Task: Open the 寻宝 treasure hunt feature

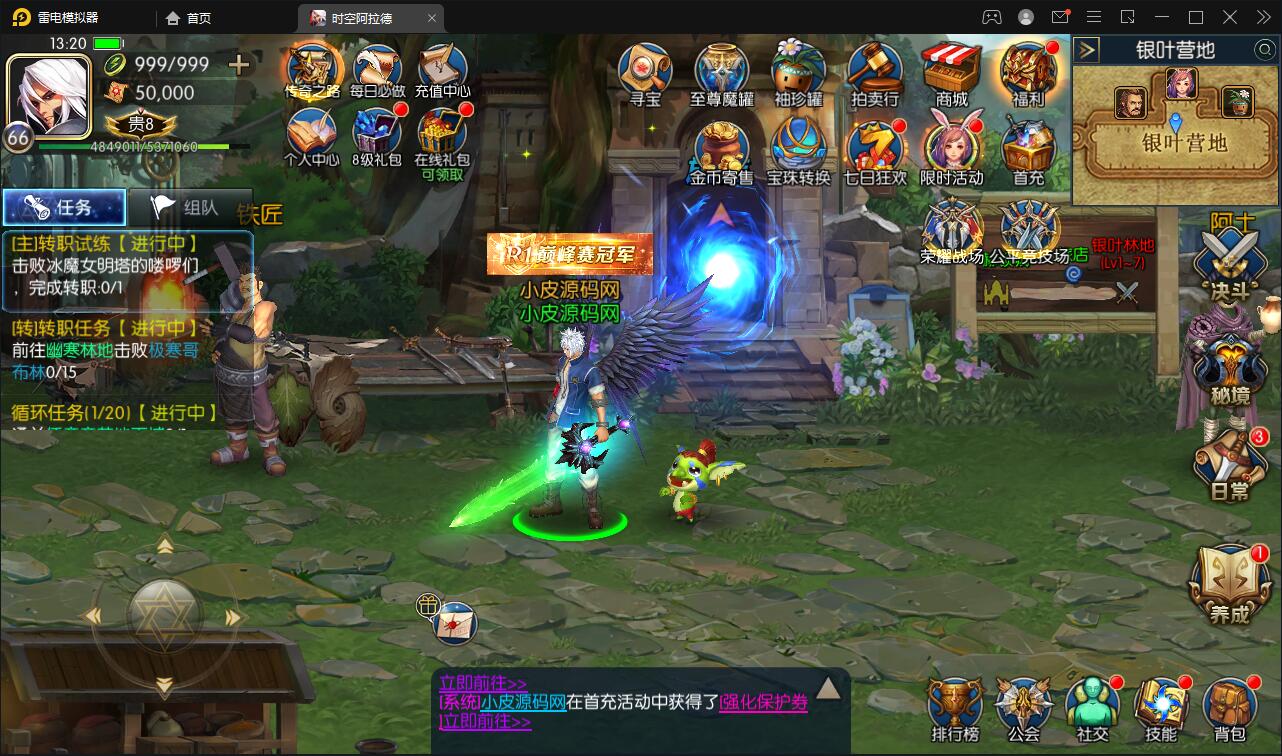Action: [643, 70]
